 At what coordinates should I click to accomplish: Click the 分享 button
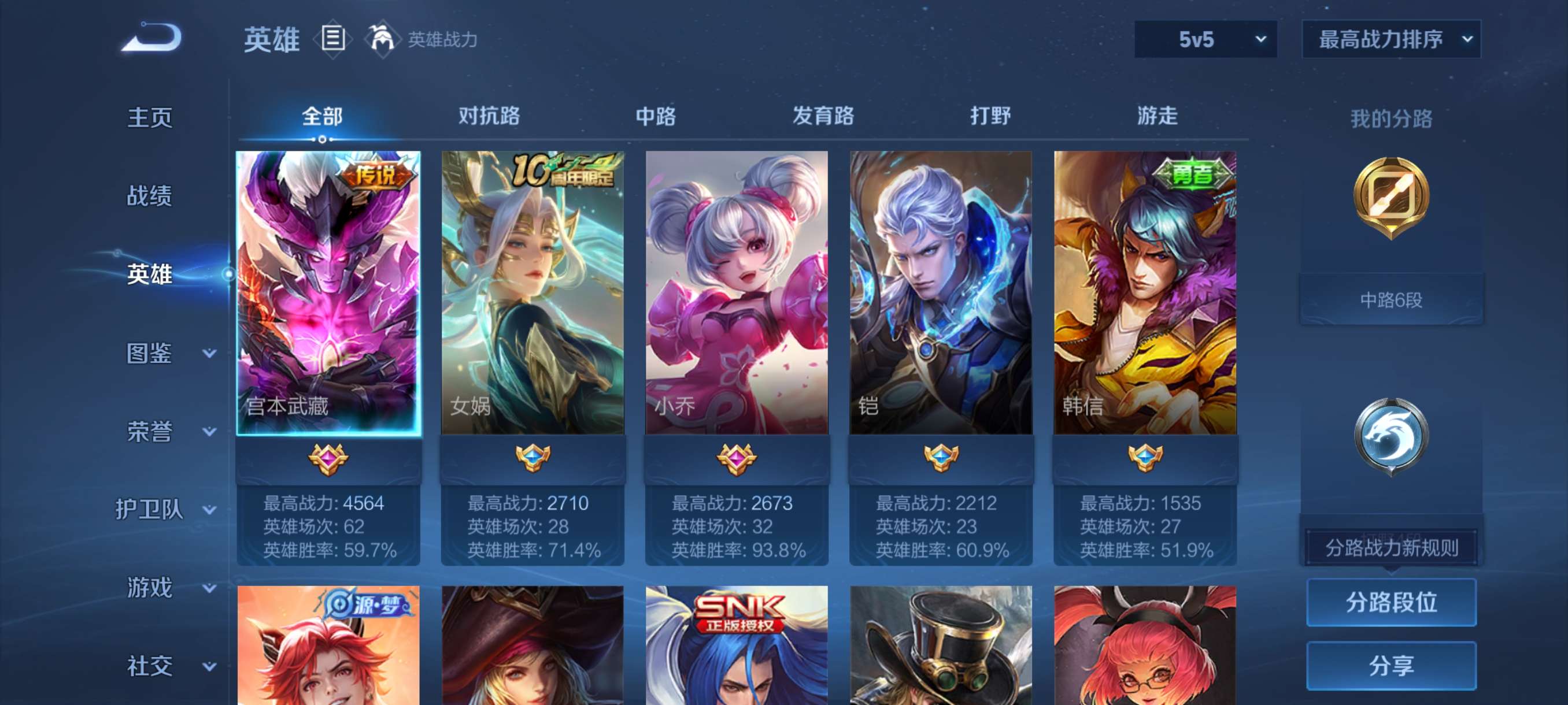[x=1394, y=666]
